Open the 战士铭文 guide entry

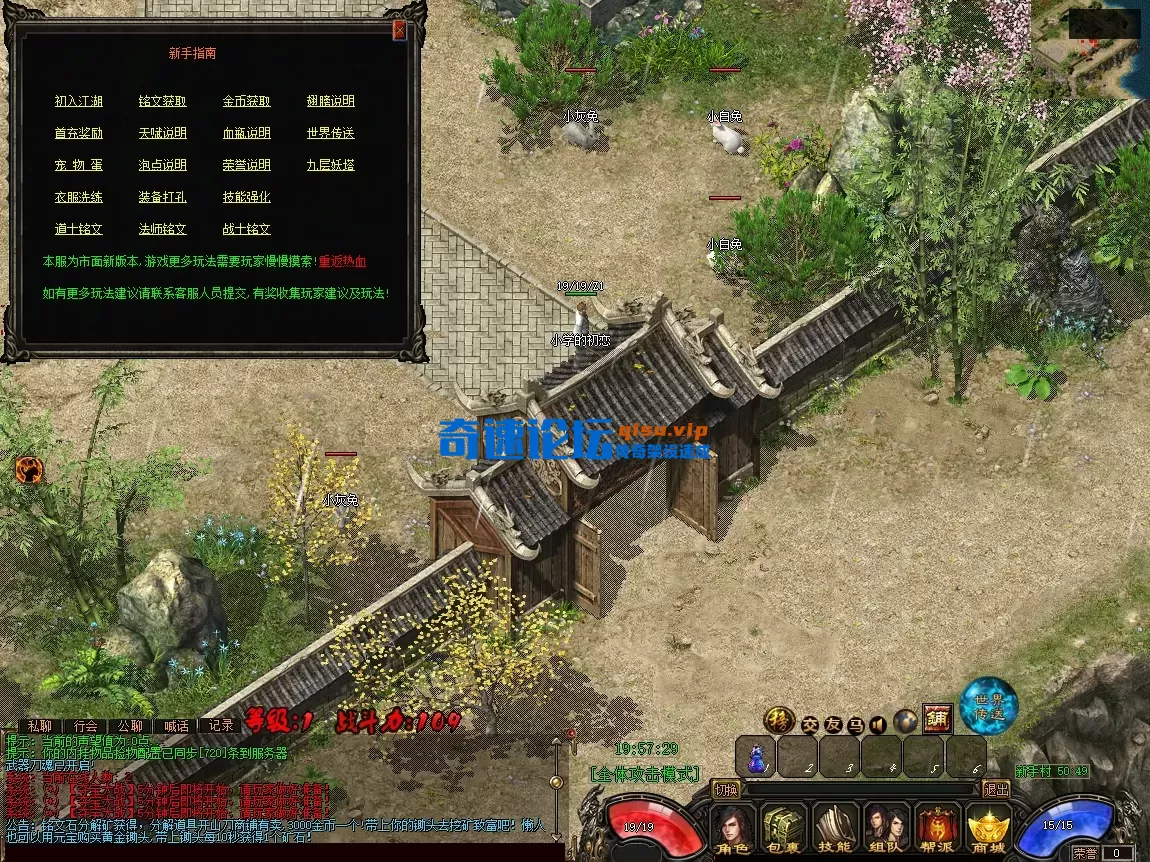pos(247,229)
